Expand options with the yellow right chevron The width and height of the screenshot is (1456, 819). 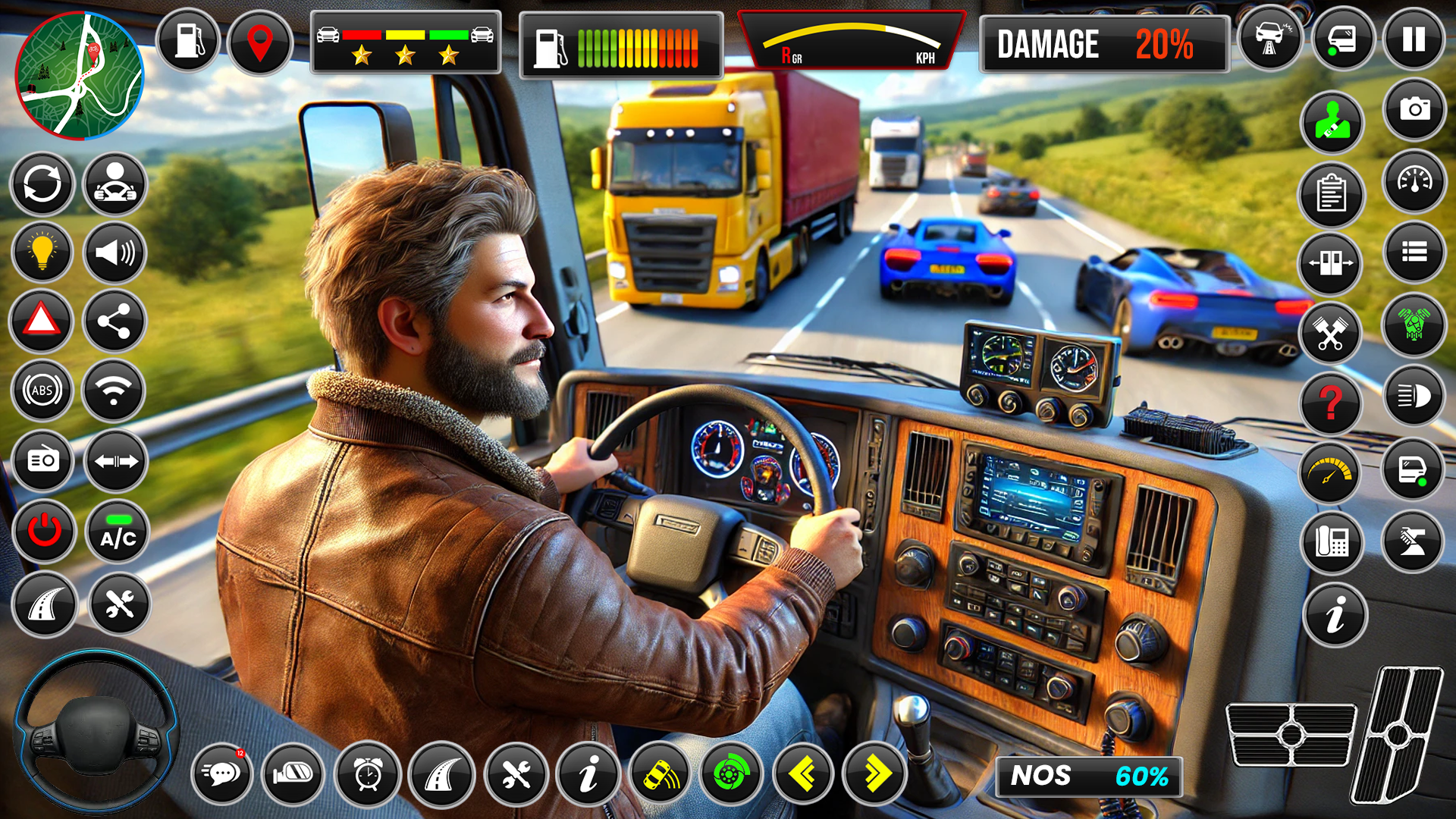point(878,774)
